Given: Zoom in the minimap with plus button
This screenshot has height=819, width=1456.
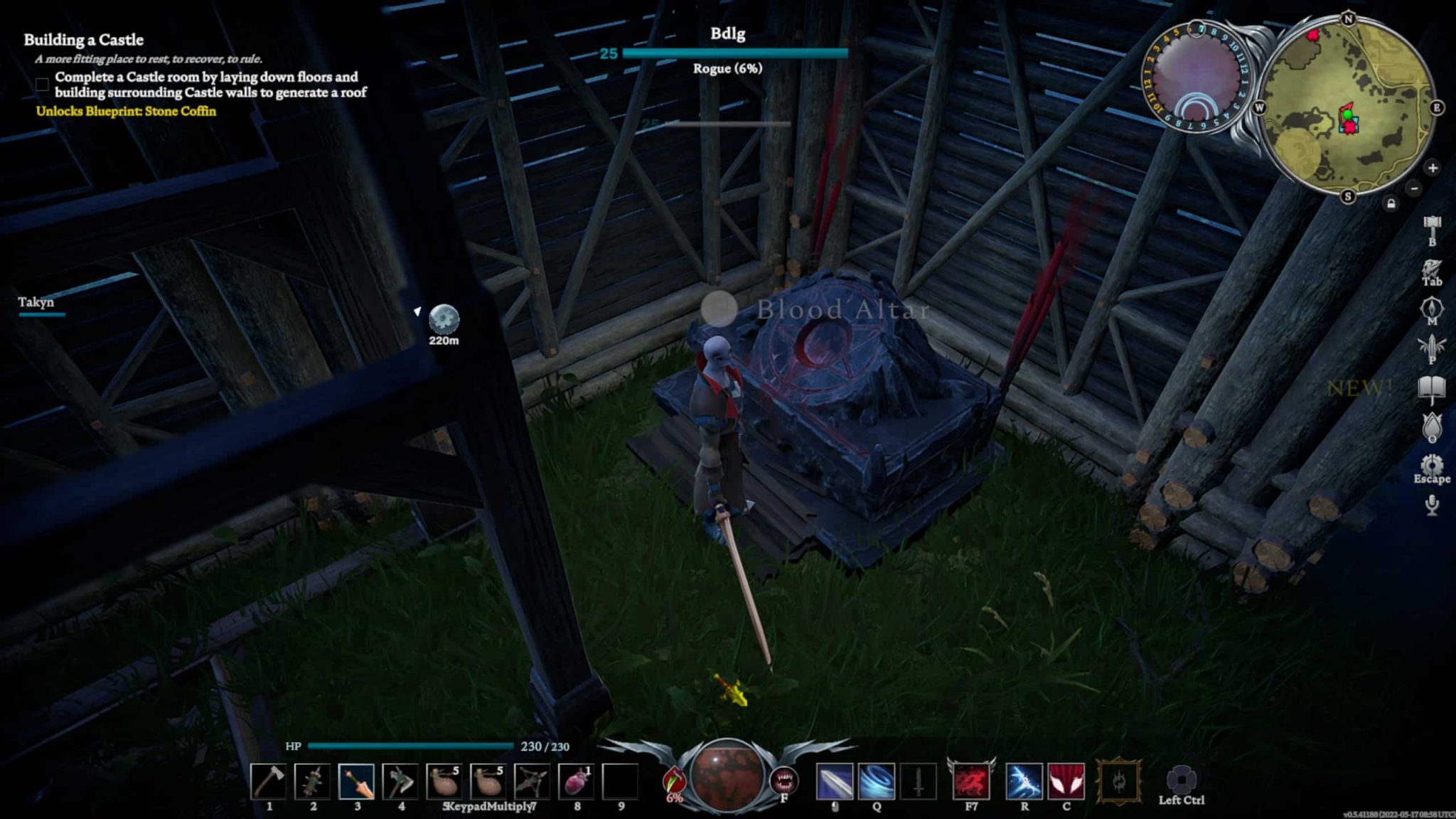Looking at the screenshot, I should [1433, 168].
